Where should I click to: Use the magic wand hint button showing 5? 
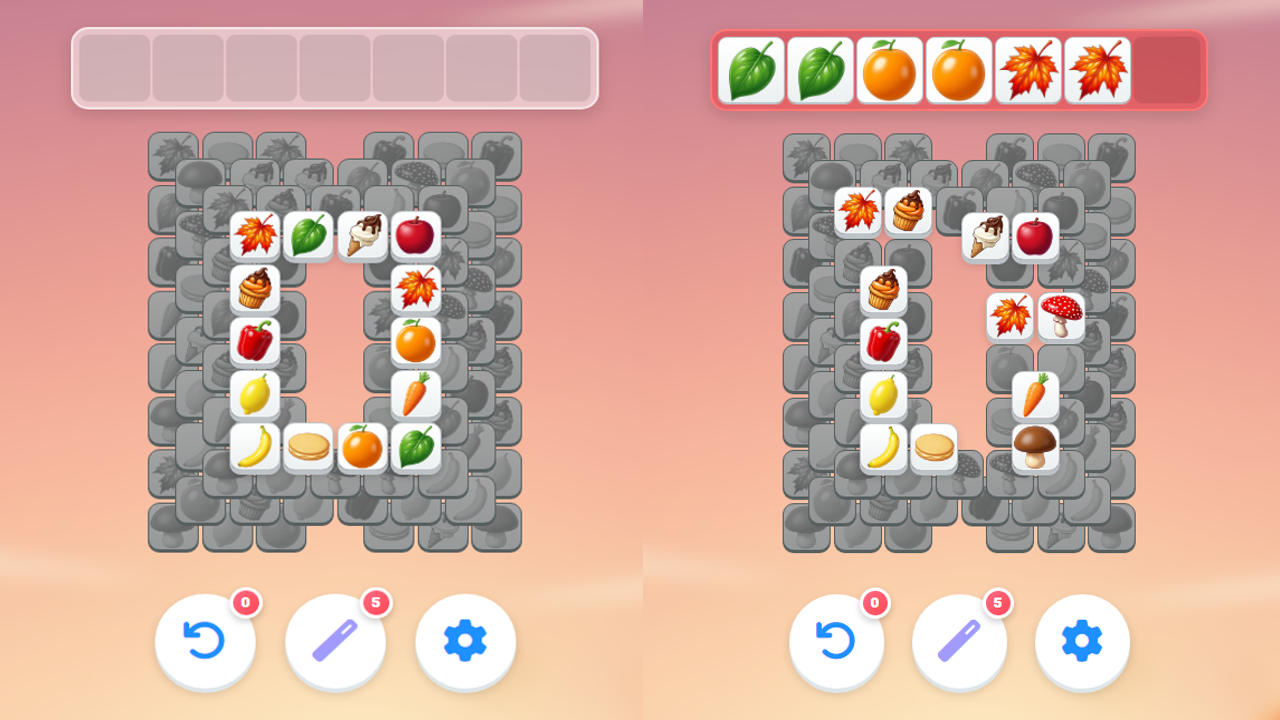pyautogui.click(x=335, y=642)
